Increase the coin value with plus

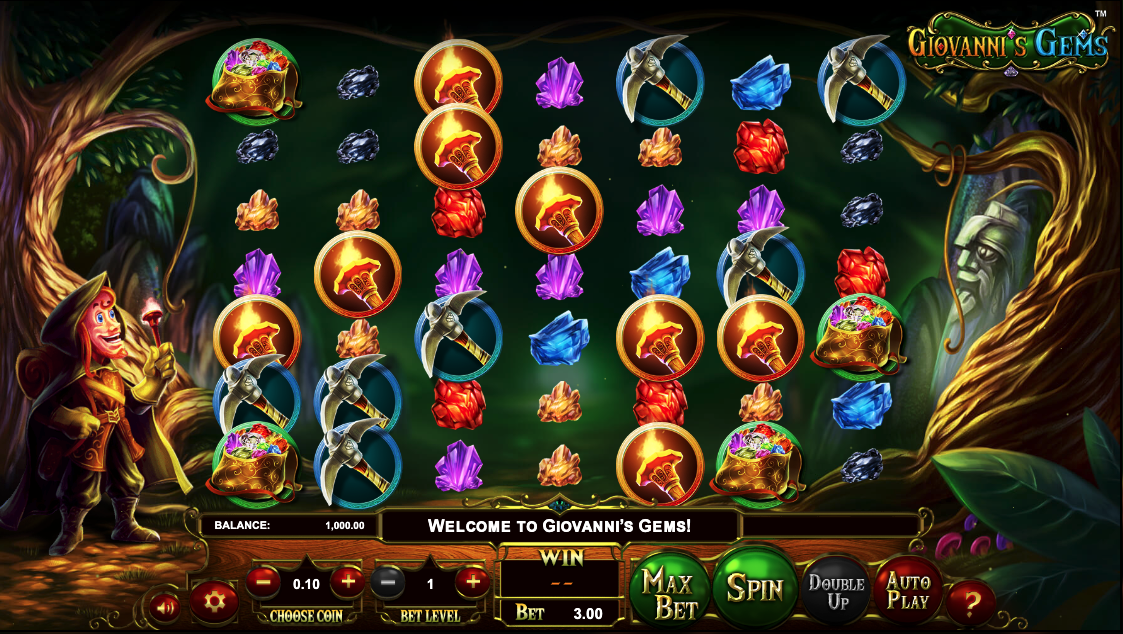coord(347,580)
